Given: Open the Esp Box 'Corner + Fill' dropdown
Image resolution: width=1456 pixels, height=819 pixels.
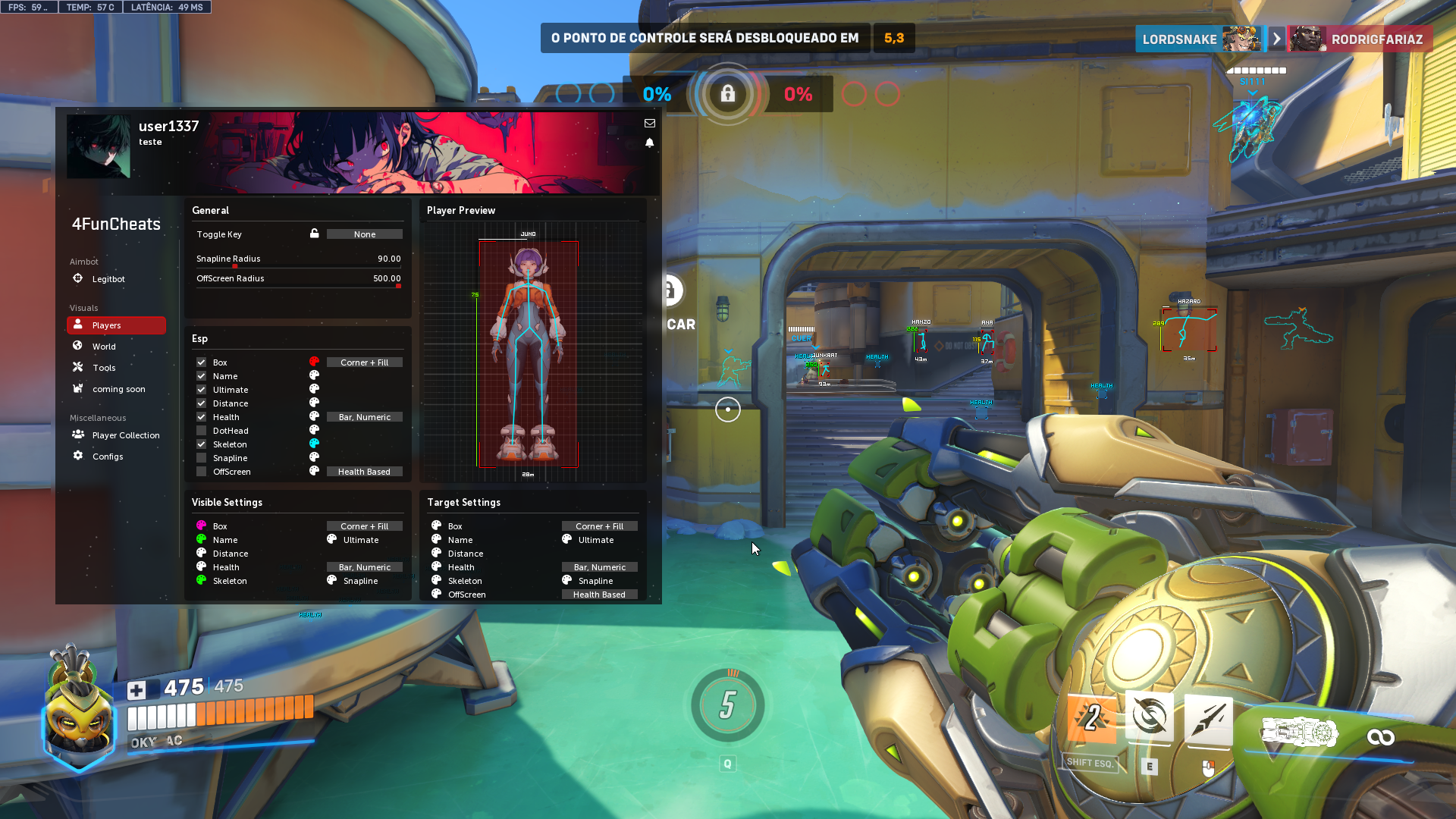Looking at the screenshot, I should click(x=364, y=362).
